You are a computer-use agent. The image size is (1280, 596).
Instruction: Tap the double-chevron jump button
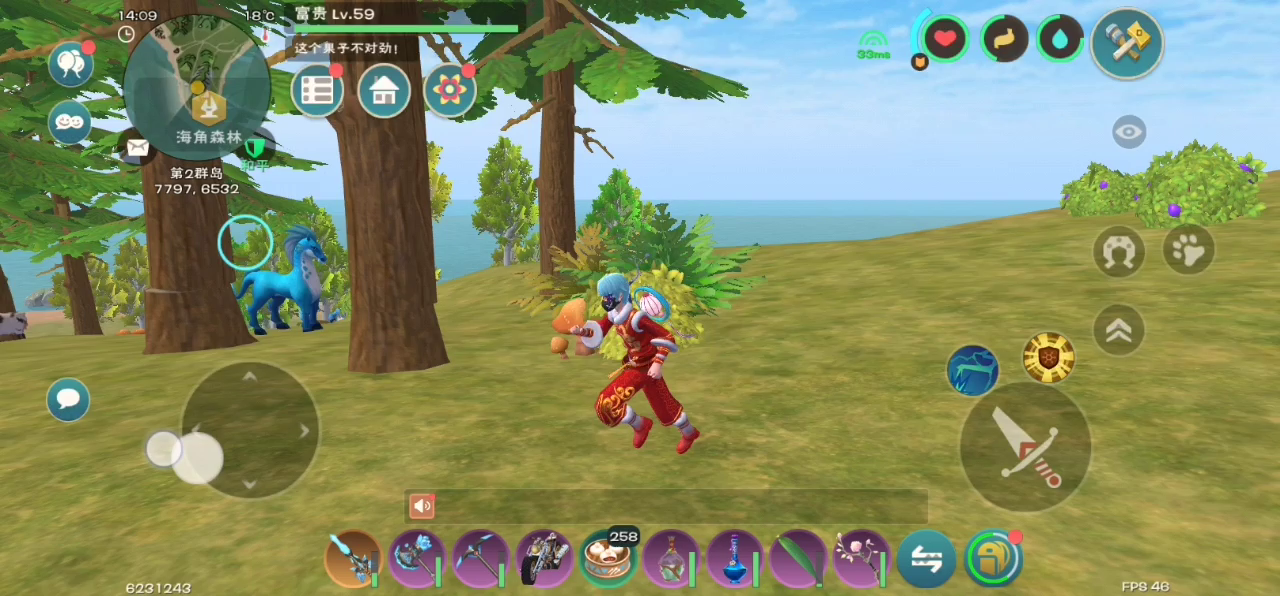point(1119,330)
